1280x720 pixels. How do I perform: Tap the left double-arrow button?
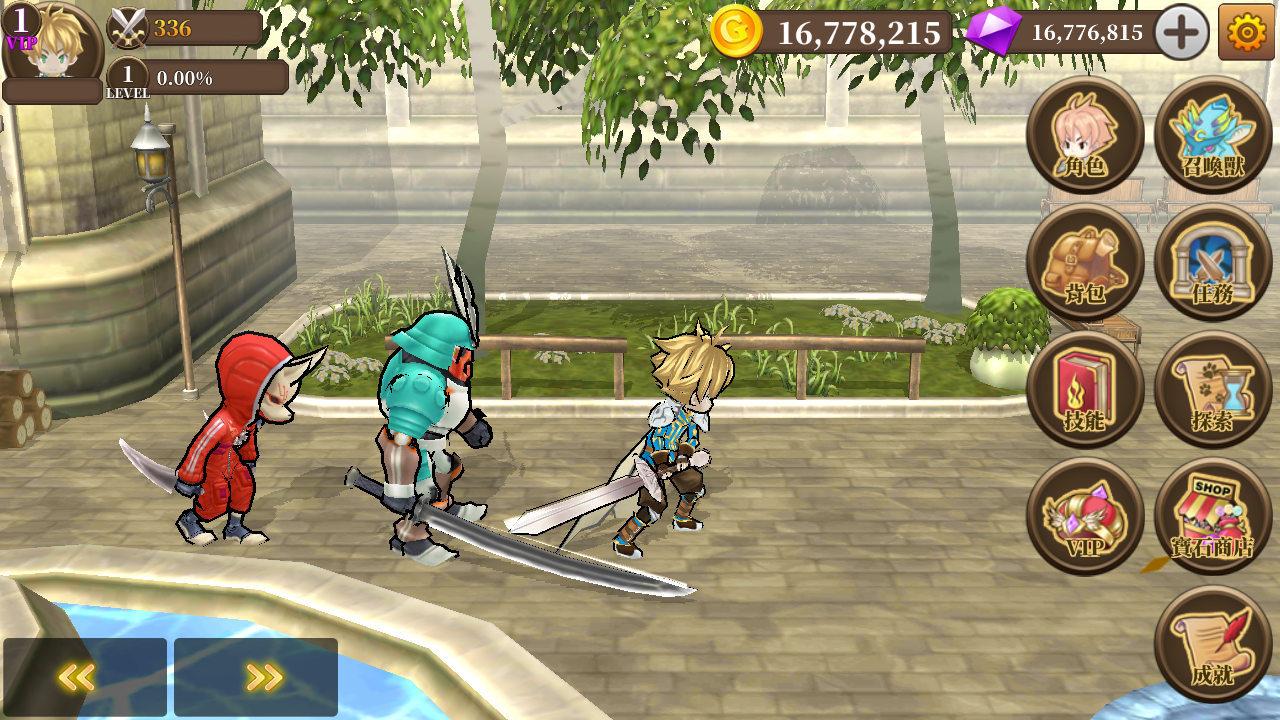tap(85, 677)
